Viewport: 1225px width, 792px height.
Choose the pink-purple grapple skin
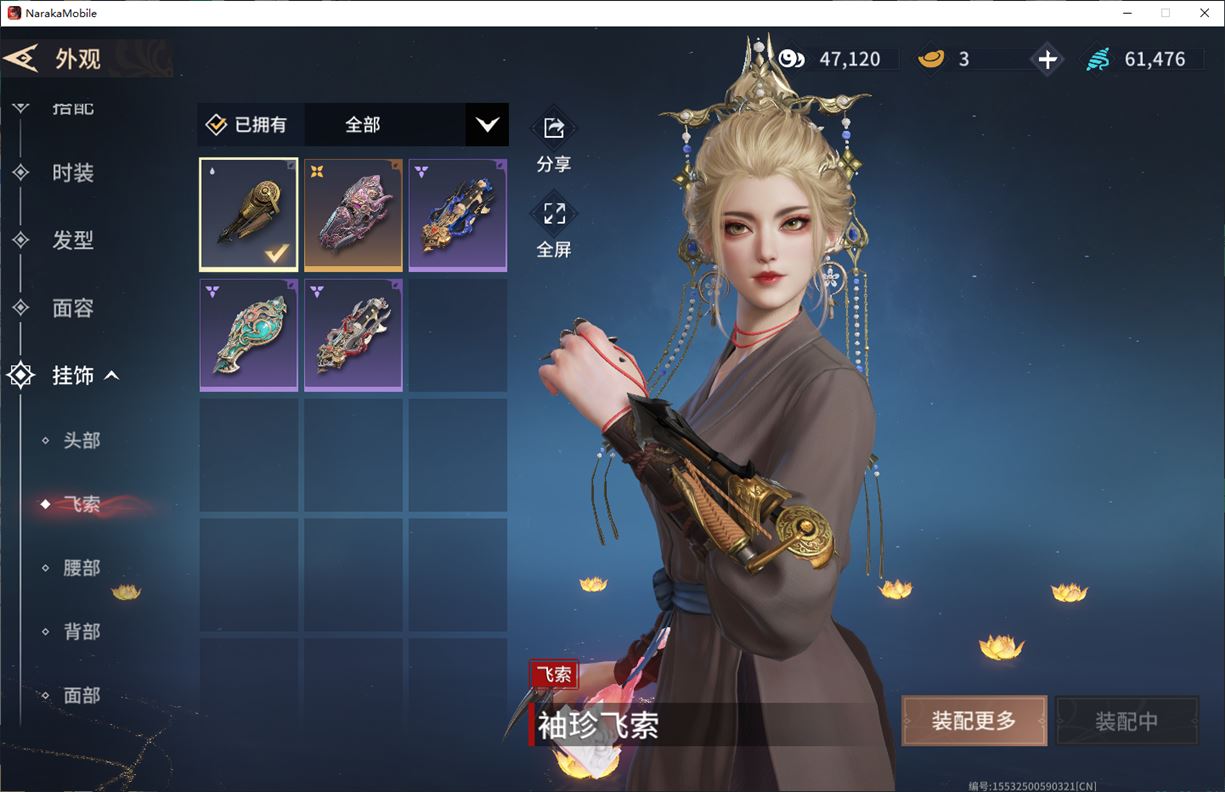353,215
